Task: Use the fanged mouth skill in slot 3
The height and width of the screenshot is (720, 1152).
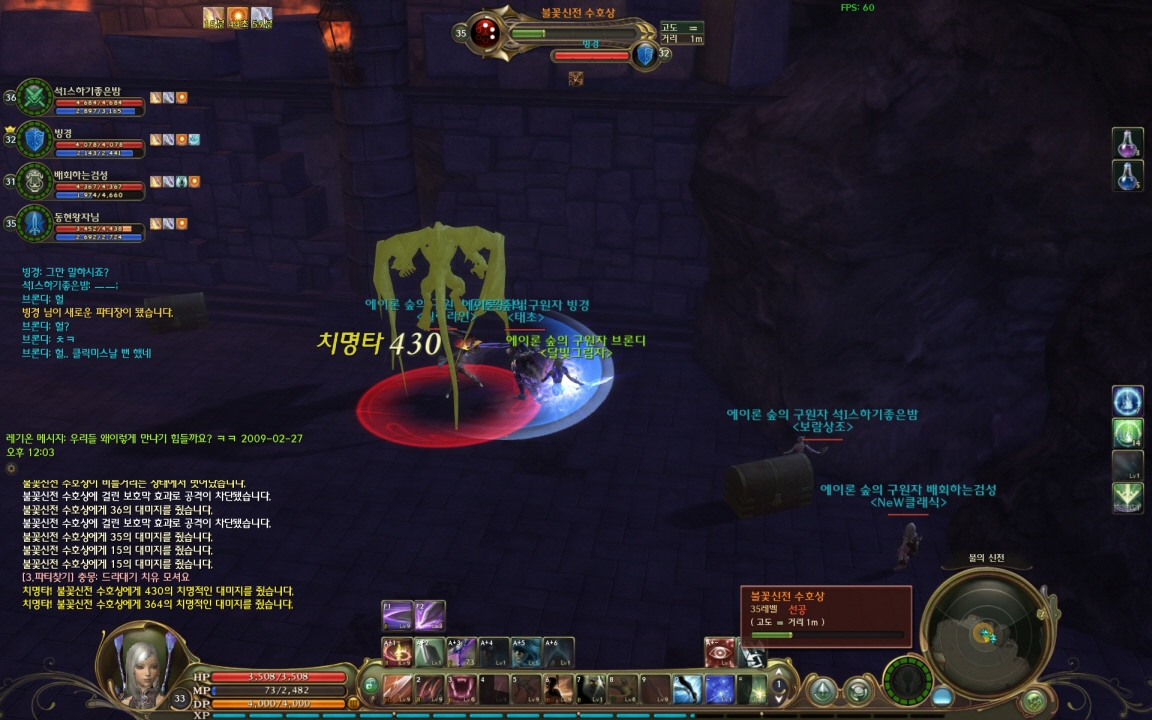Action: [x=462, y=689]
